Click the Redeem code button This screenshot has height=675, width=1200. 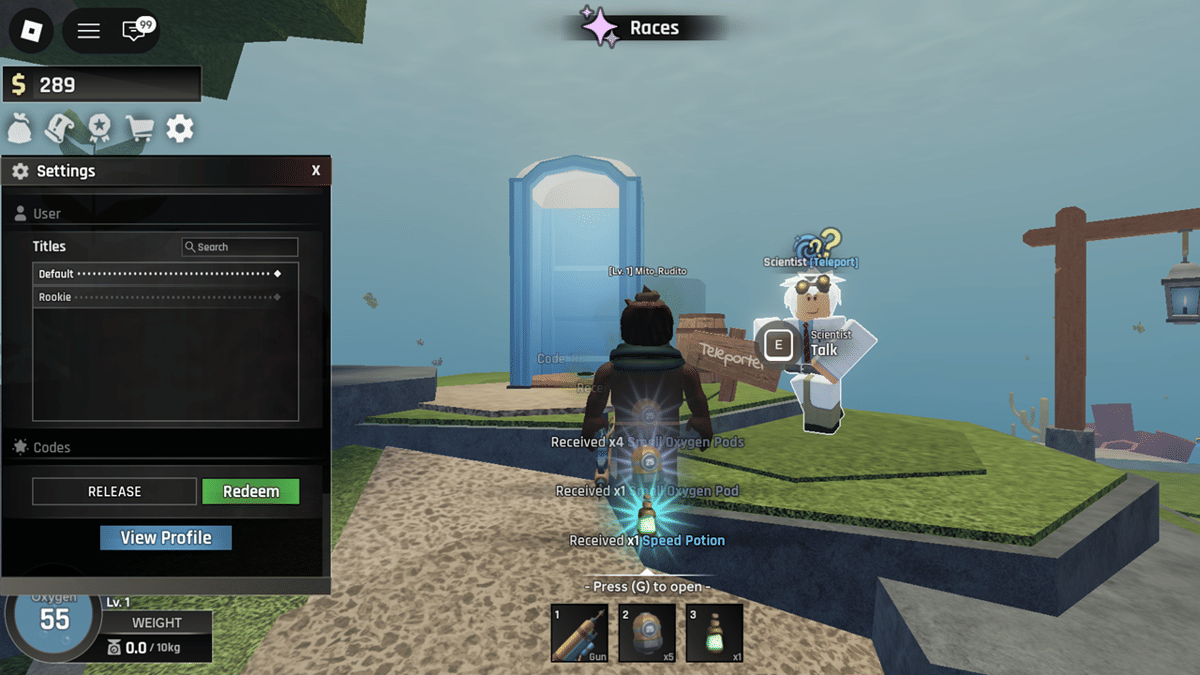point(251,491)
